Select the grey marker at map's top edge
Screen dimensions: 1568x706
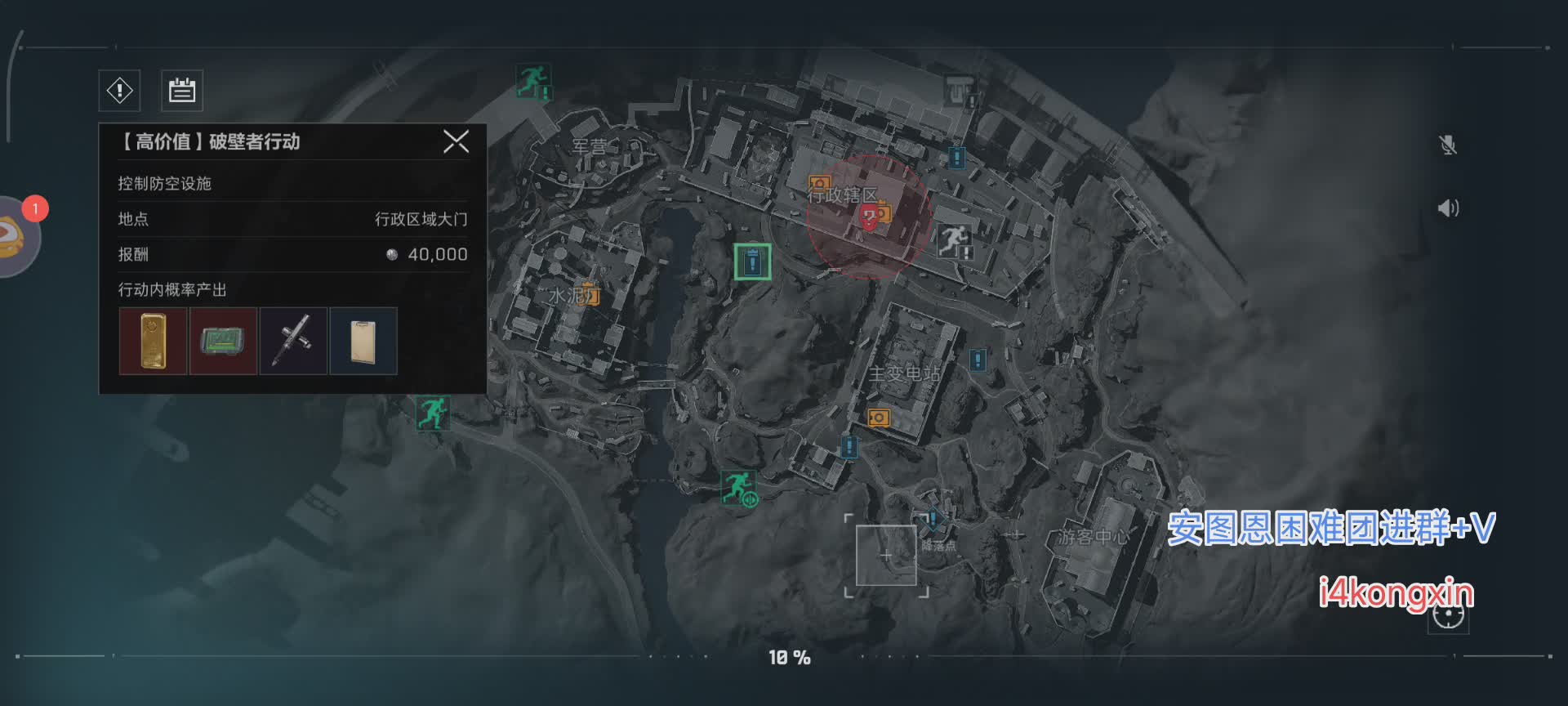click(x=960, y=88)
